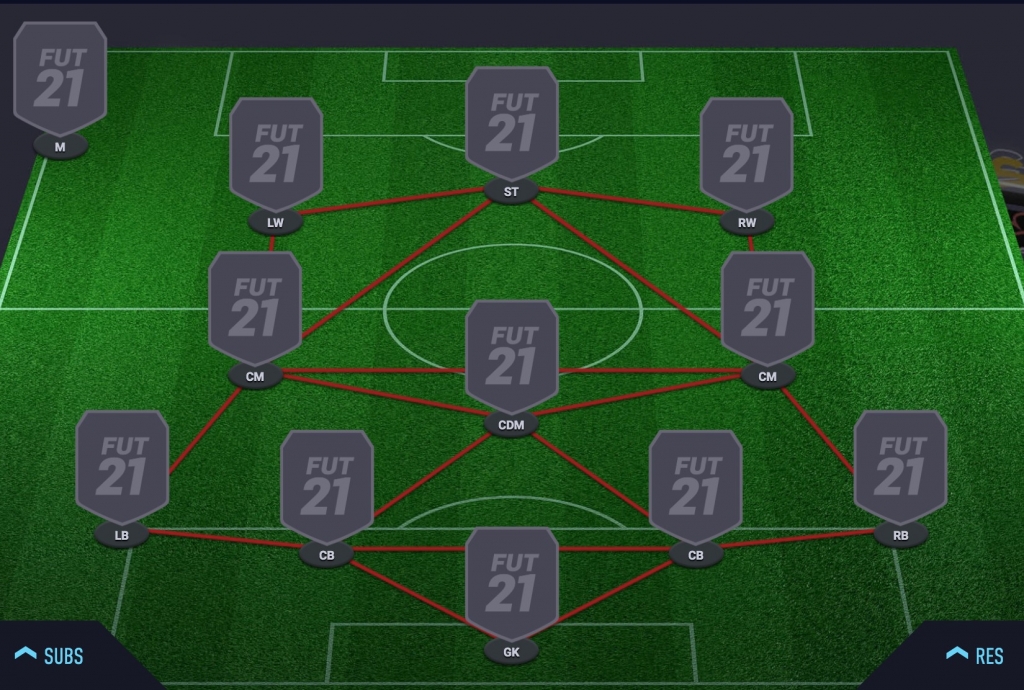
Task: Pick the RW player card slot
Action: (x=746, y=156)
